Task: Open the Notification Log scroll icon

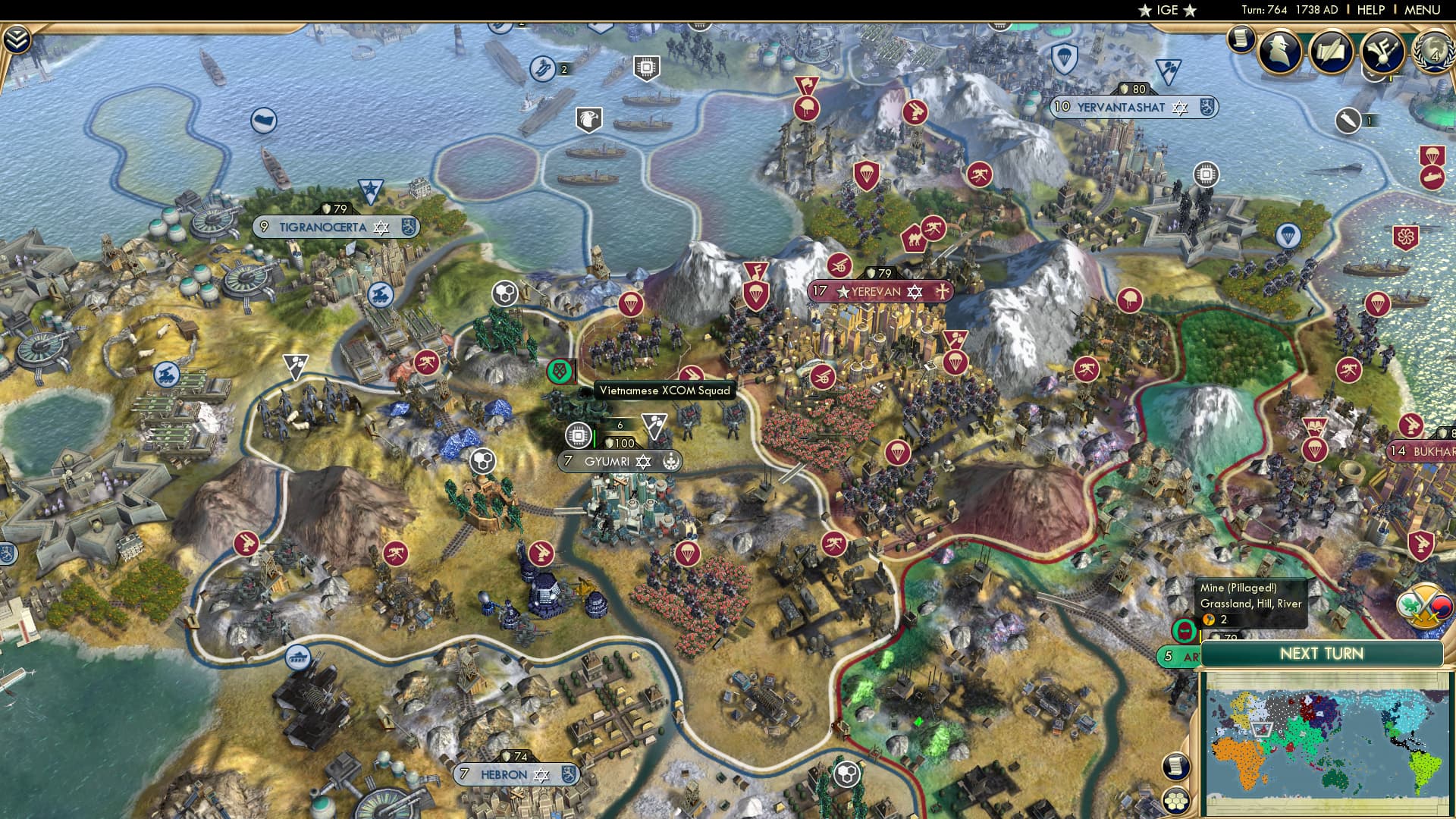Action: coord(1241,39)
